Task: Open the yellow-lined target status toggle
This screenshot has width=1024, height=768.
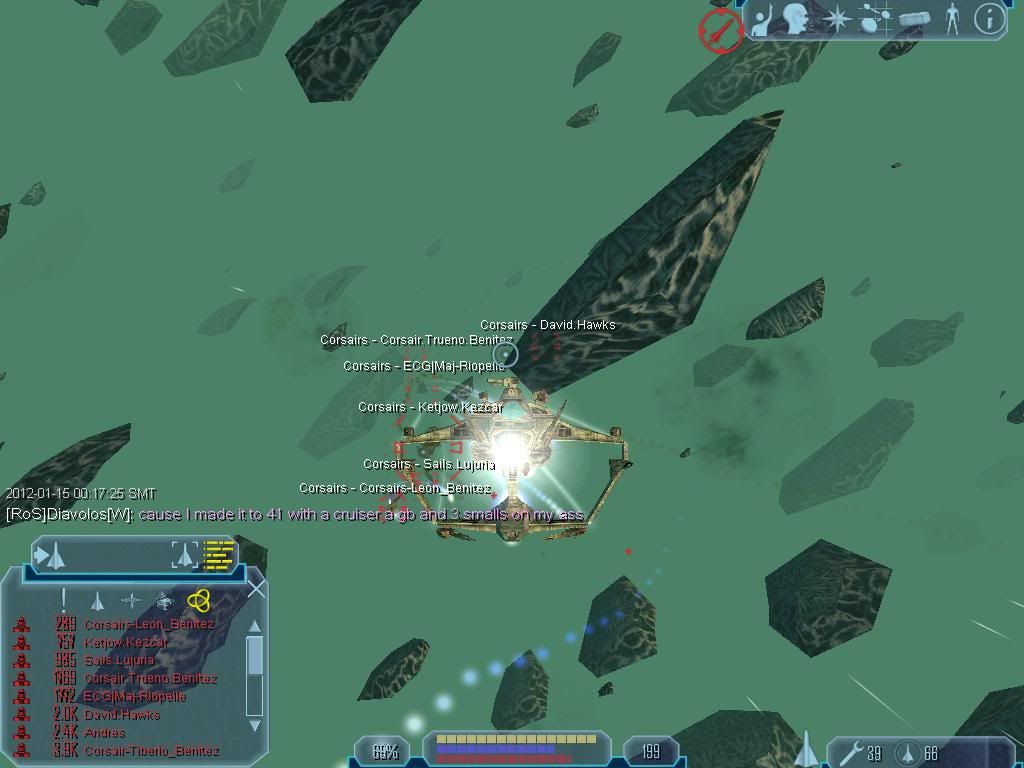Action: pos(219,554)
